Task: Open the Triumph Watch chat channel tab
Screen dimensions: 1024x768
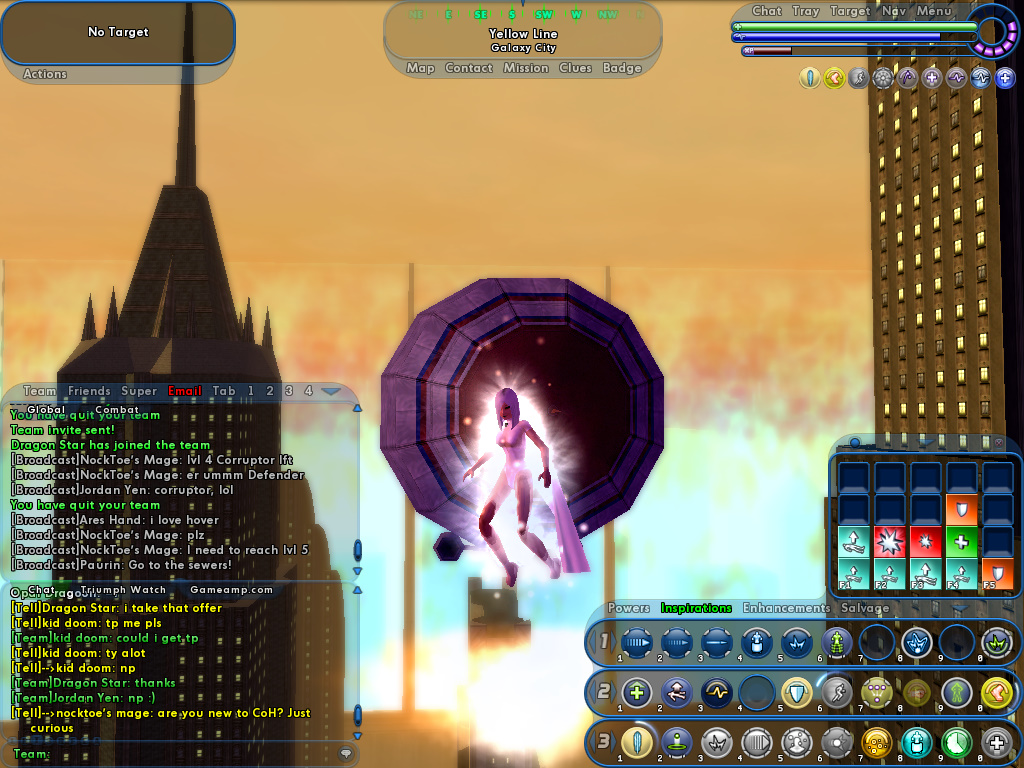Action: click(x=124, y=590)
